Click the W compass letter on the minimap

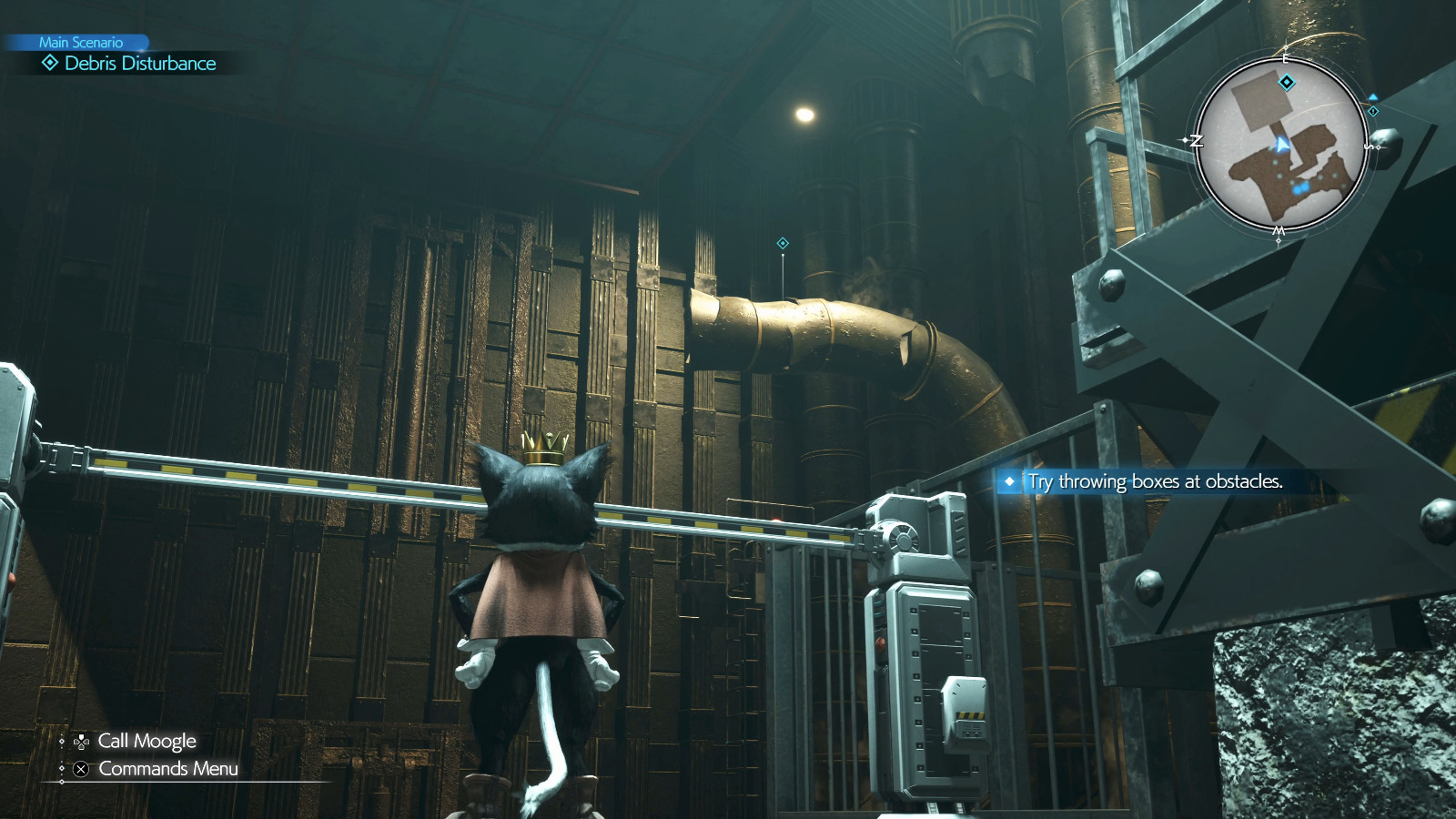coord(1277,230)
